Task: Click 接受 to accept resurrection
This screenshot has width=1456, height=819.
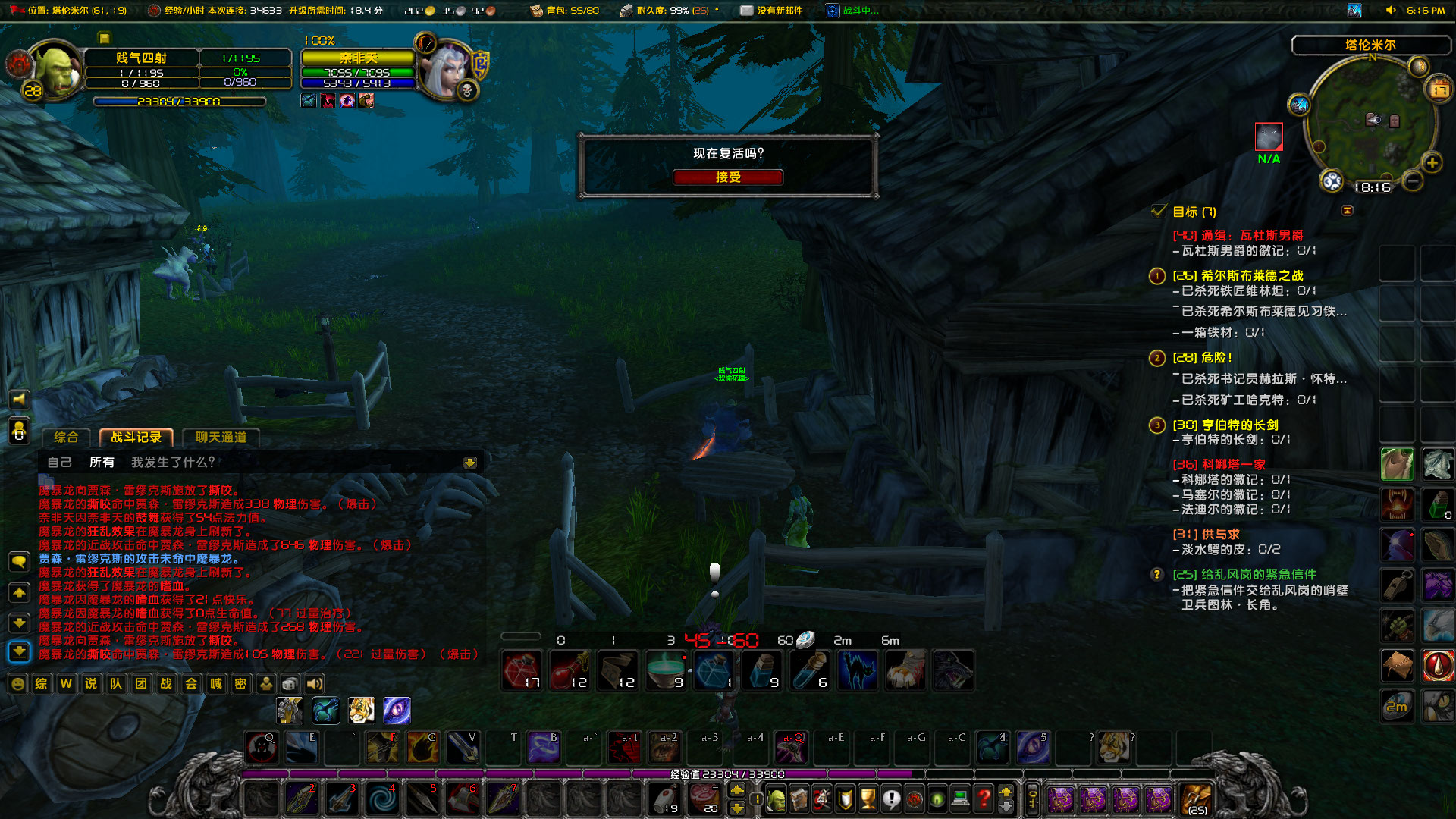Action: tap(727, 177)
